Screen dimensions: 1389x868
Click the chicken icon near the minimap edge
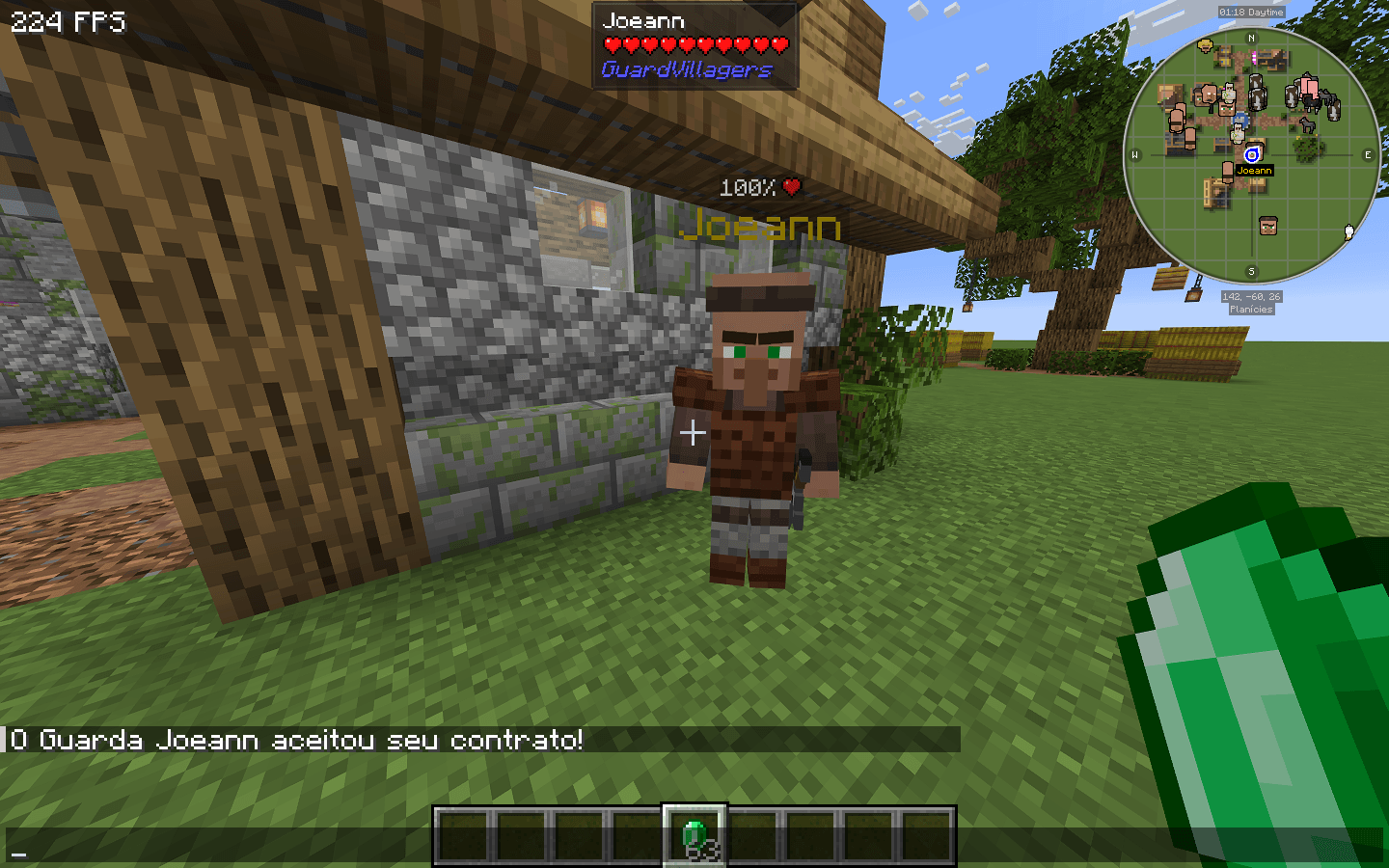[x=1348, y=233]
